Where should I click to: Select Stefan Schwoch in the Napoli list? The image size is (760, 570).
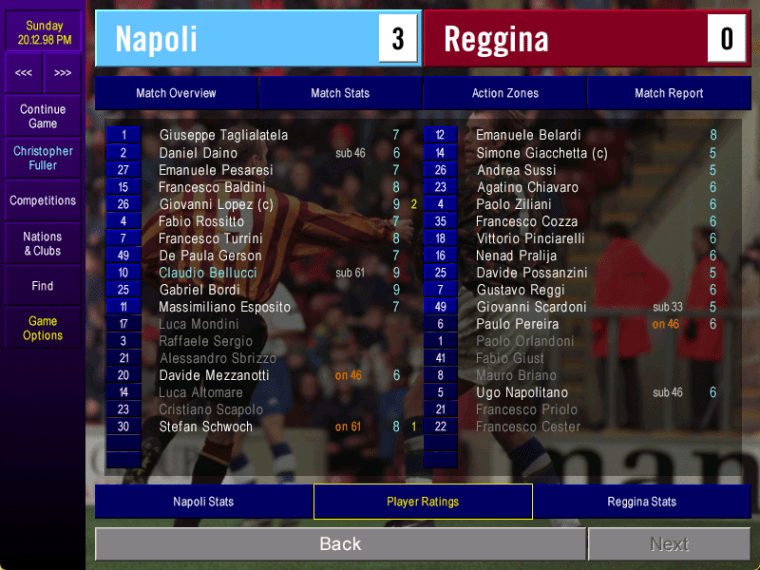(x=206, y=427)
